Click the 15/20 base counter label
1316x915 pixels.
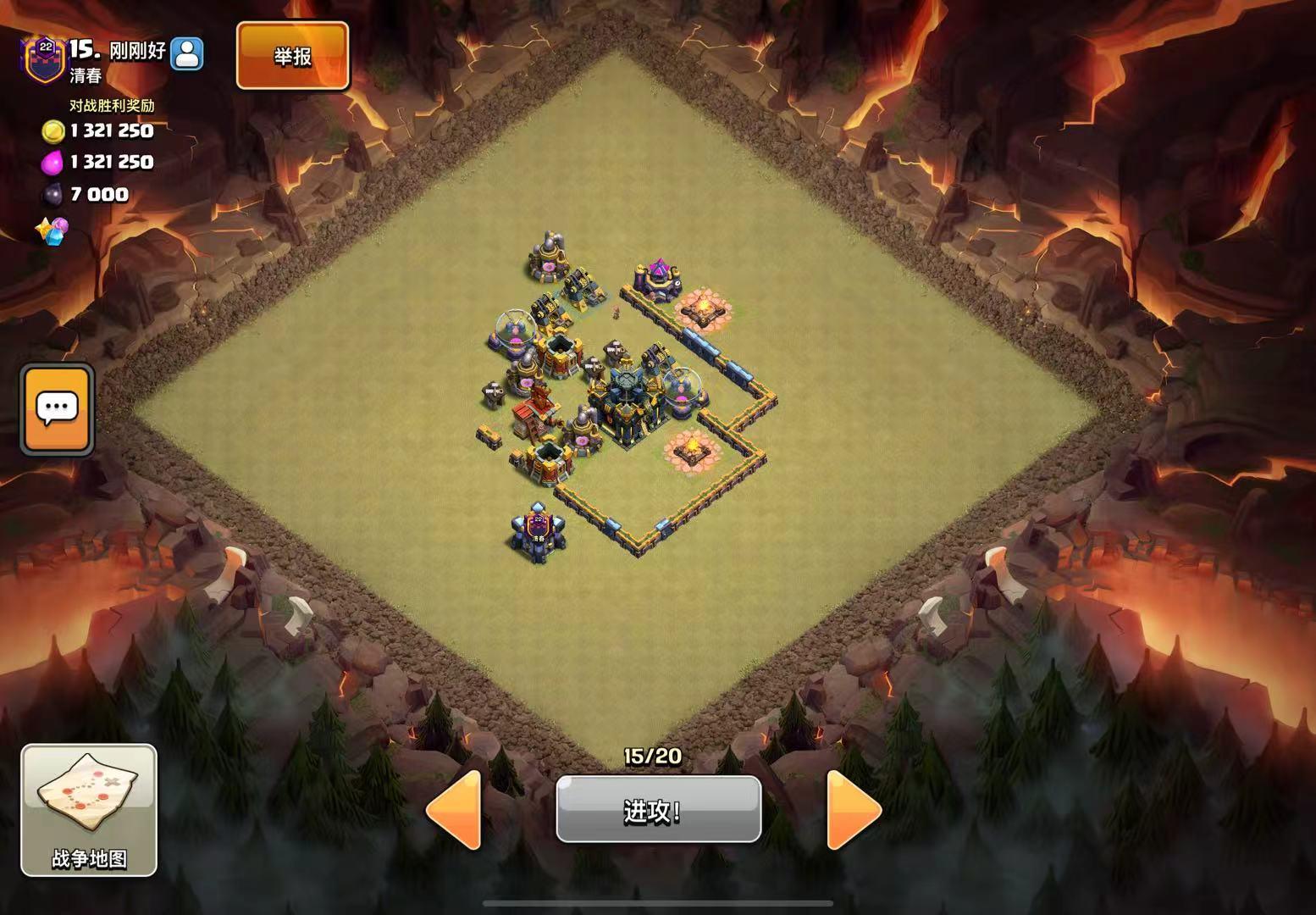tap(652, 757)
